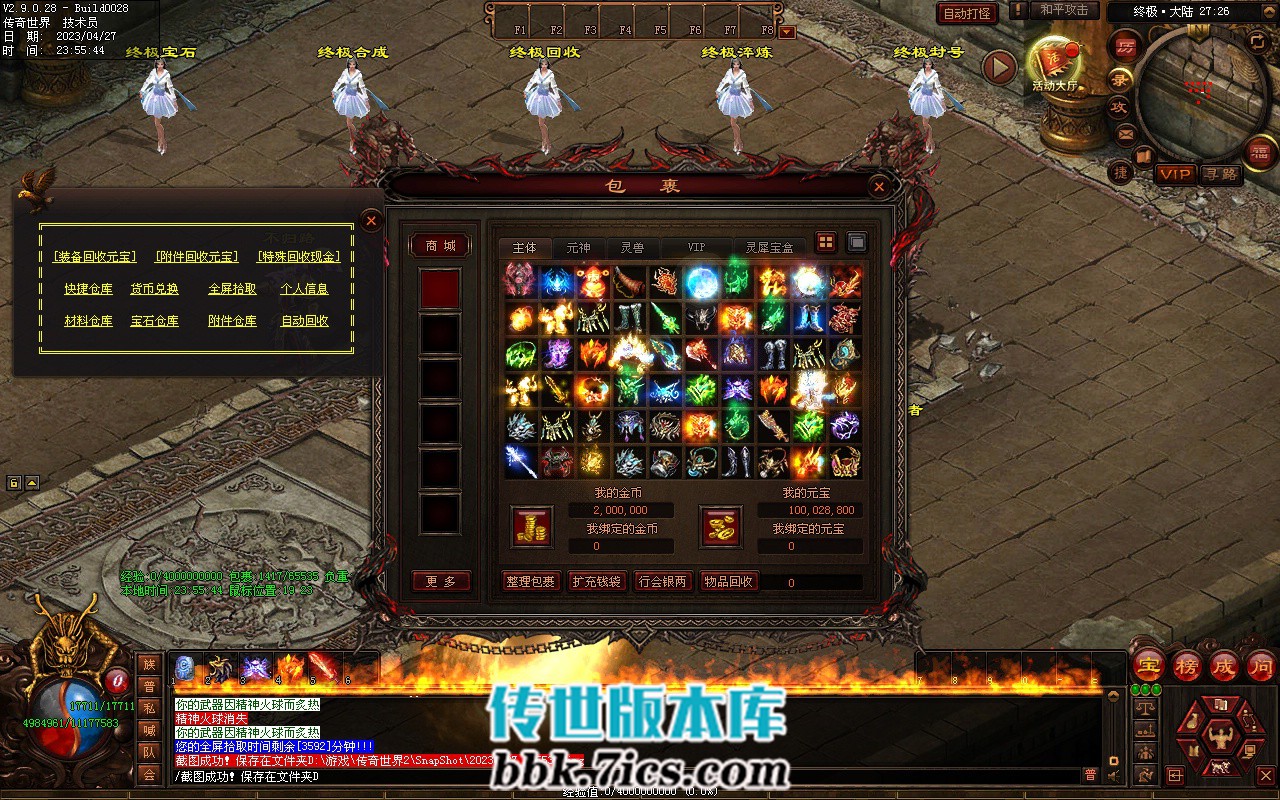The height and width of the screenshot is (800, 1280).
Task: Select the 灵兽 bag tab
Action: 632,247
